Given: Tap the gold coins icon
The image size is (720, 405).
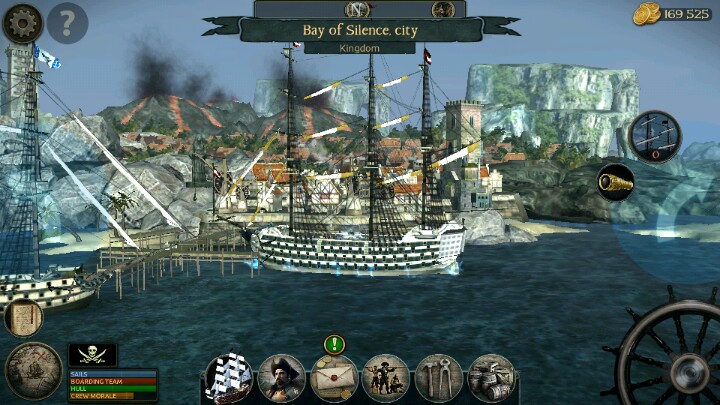Looking at the screenshot, I should pos(645,13).
